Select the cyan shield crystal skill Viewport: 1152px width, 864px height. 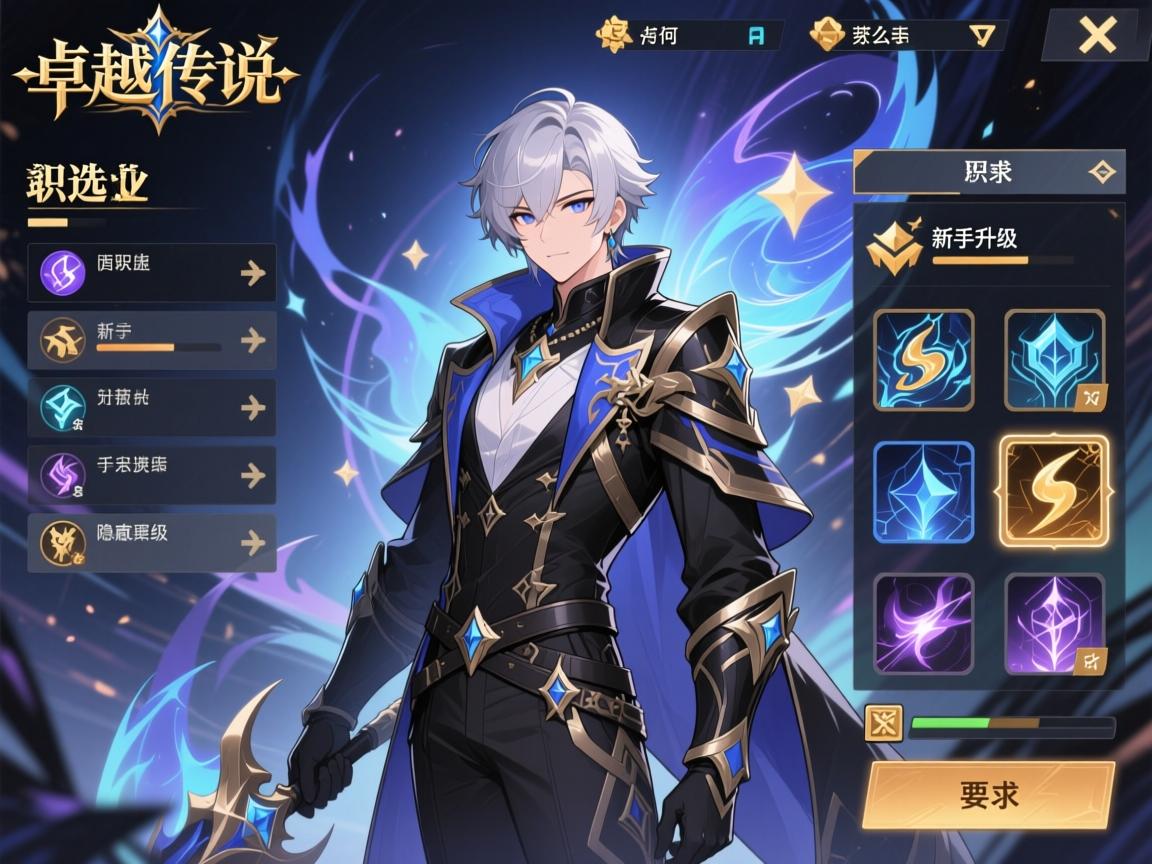1054,360
